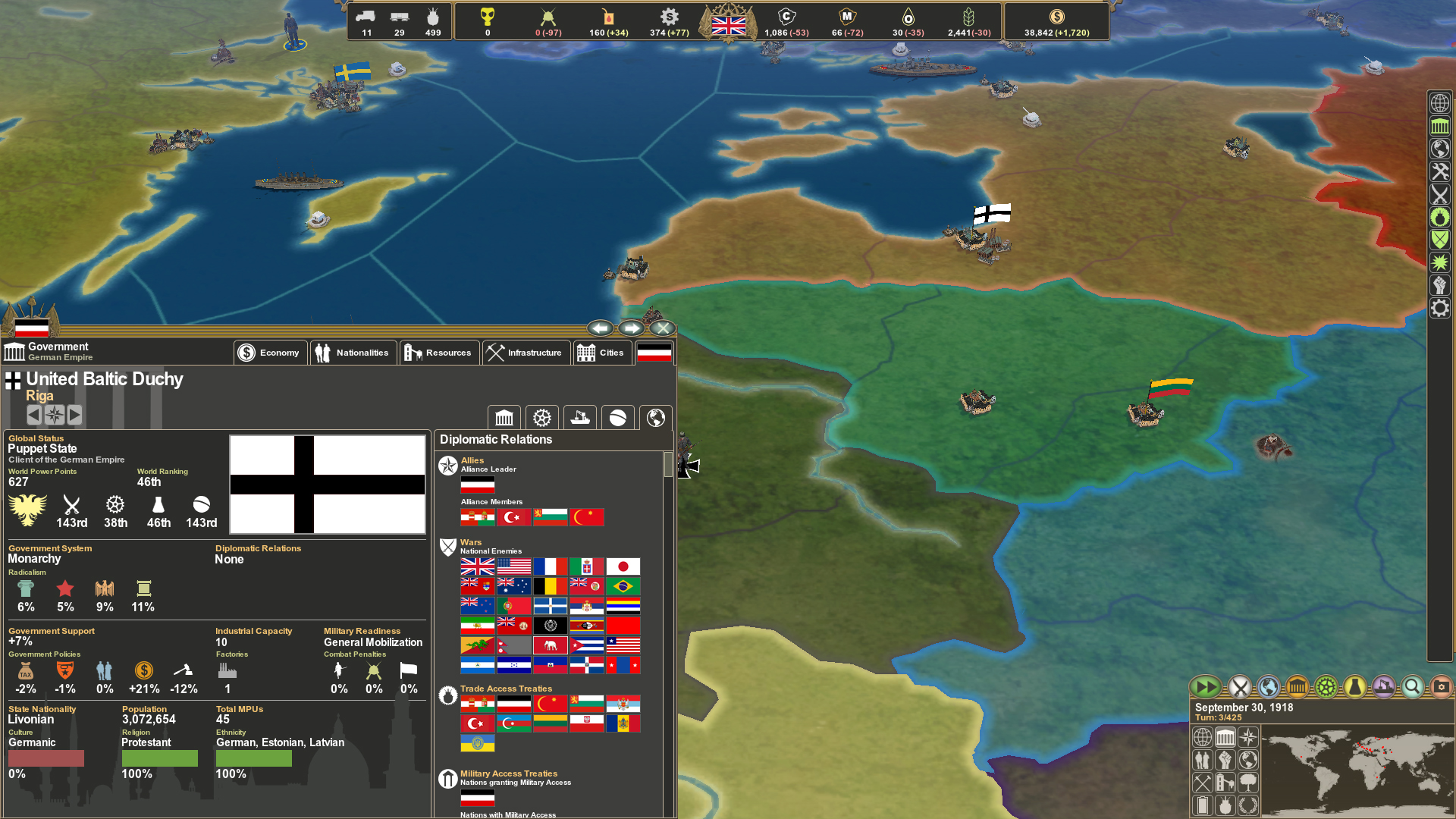1456x819 pixels.
Task: Click the magnifying glass search icon in bottom toolbar
Action: (x=1412, y=687)
